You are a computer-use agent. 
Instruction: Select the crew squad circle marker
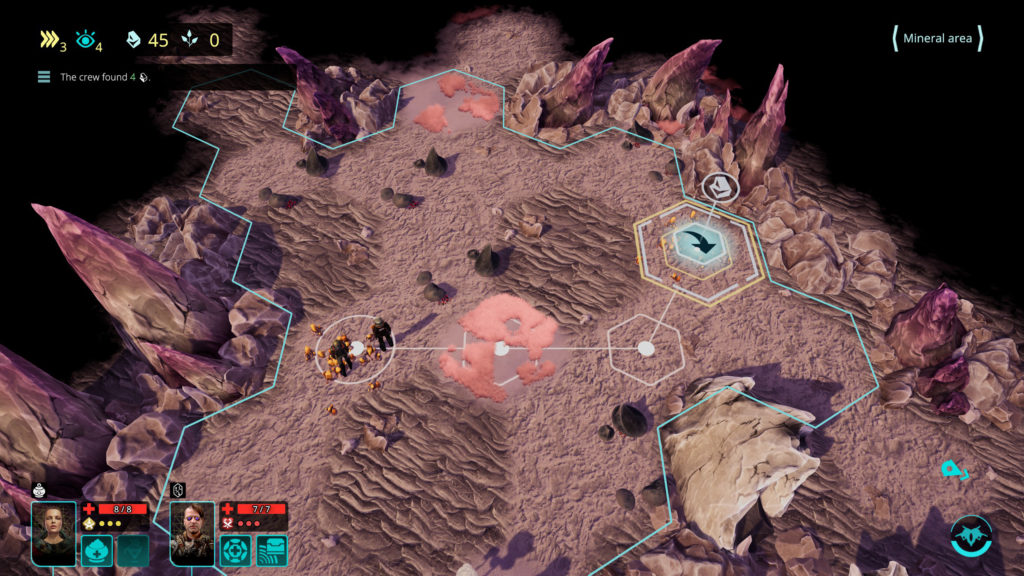(354, 348)
